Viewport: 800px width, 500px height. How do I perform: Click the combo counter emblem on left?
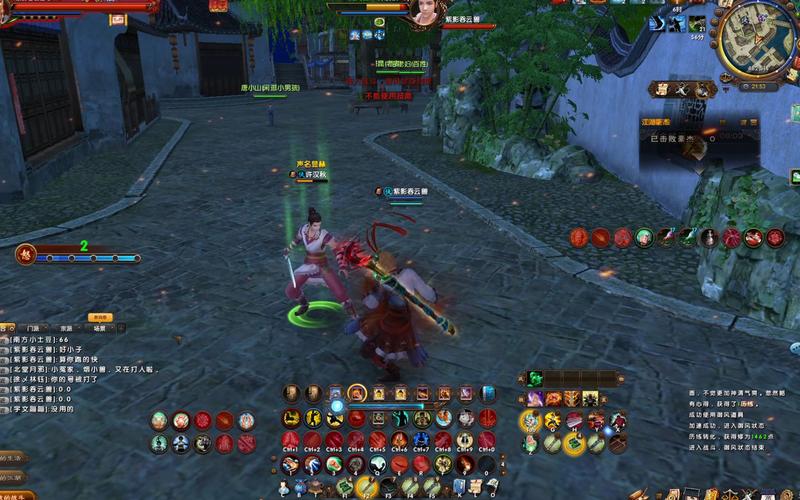point(26,254)
